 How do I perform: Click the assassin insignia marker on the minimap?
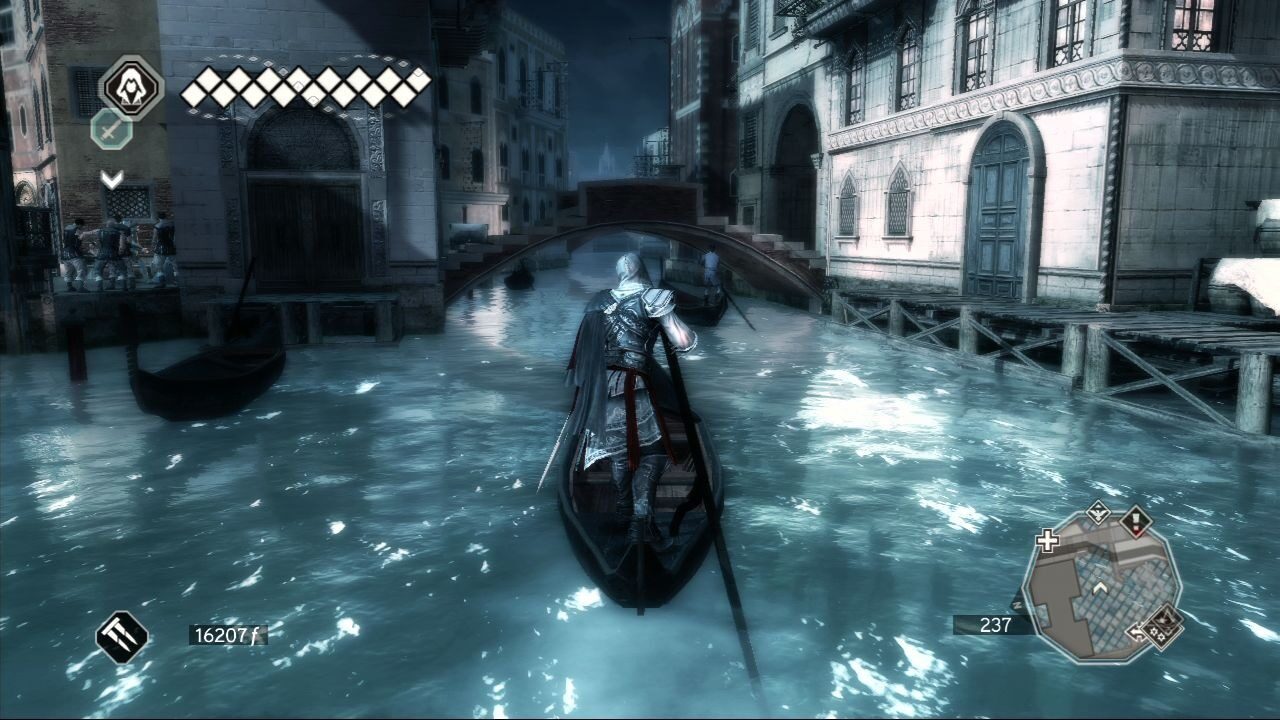(1164, 620)
